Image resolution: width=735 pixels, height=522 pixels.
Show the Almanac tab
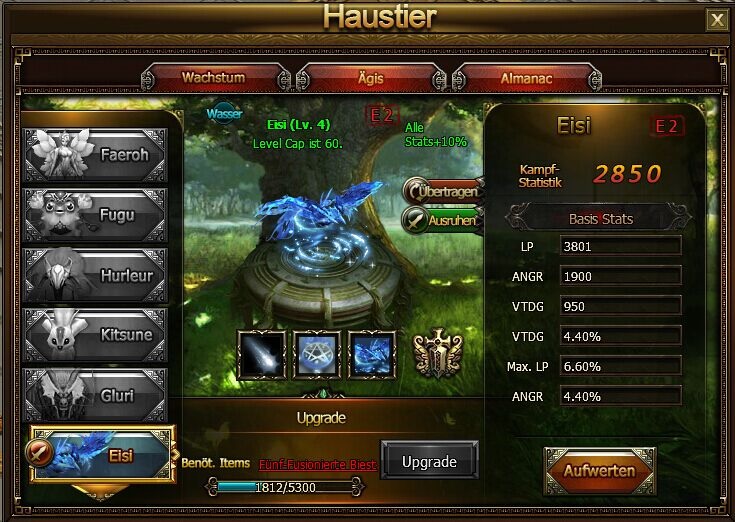(525, 77)
